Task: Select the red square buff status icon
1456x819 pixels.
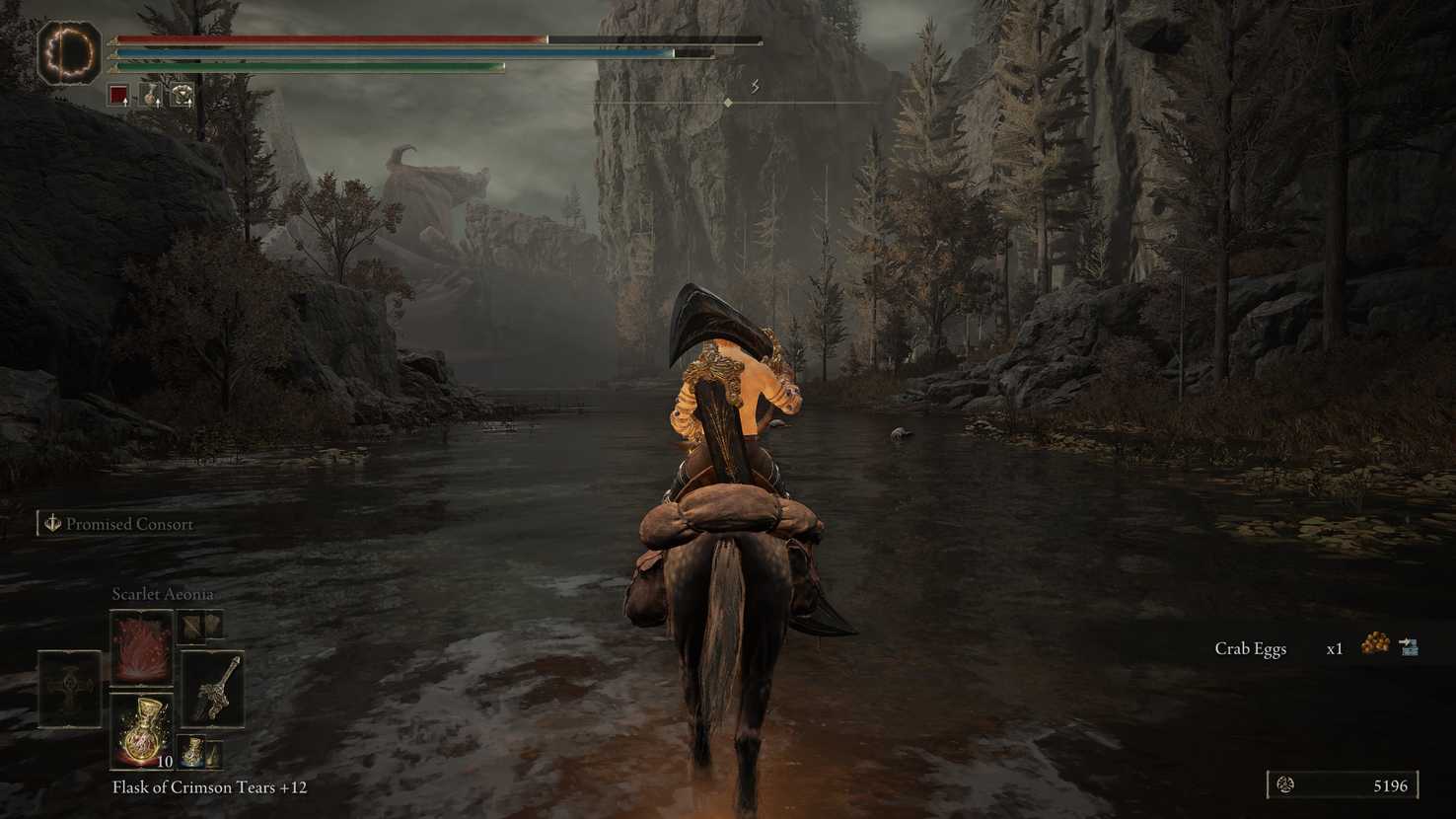Action: pyautogui.click(x=118, y=95)
